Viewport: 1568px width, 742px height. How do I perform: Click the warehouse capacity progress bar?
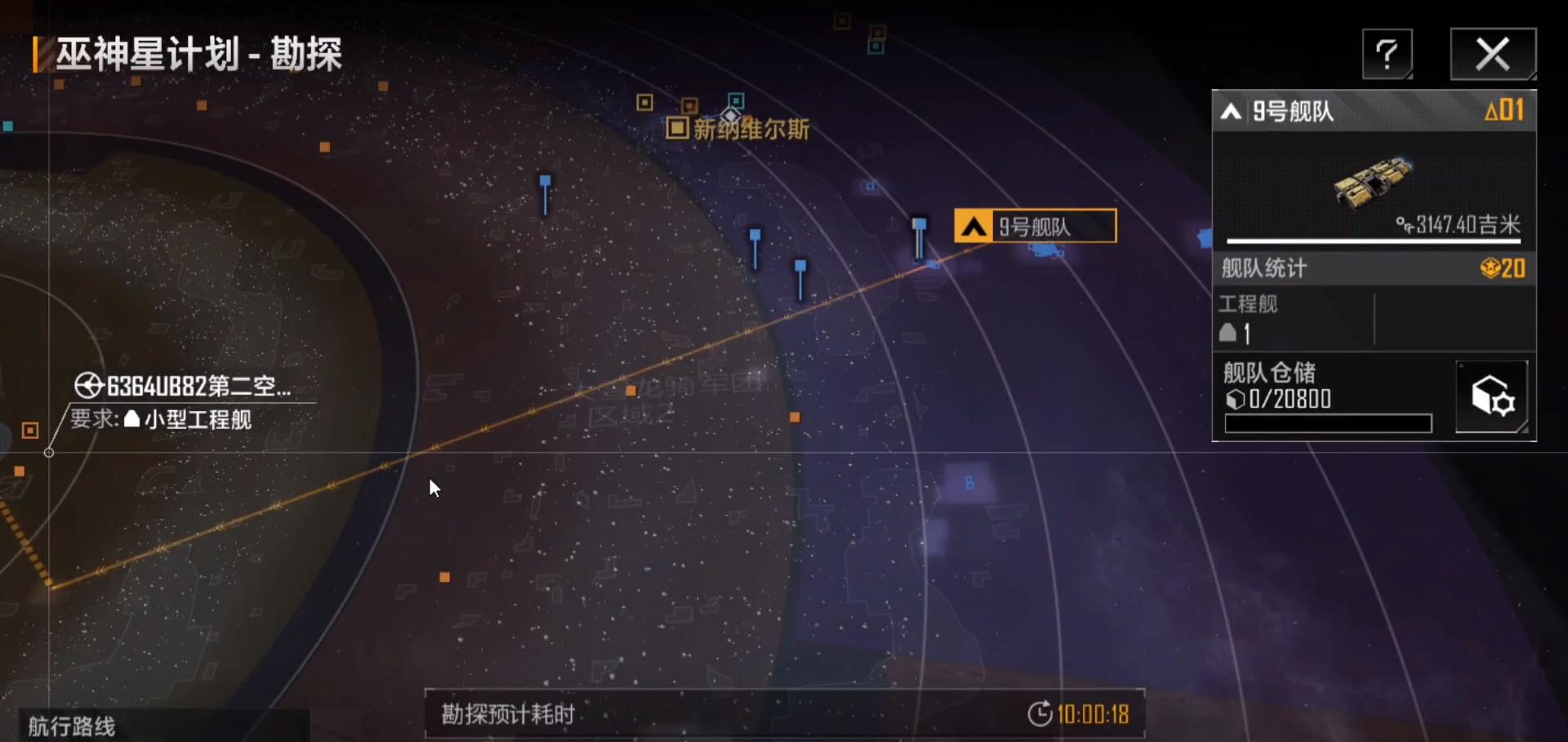click(1328, 423)
